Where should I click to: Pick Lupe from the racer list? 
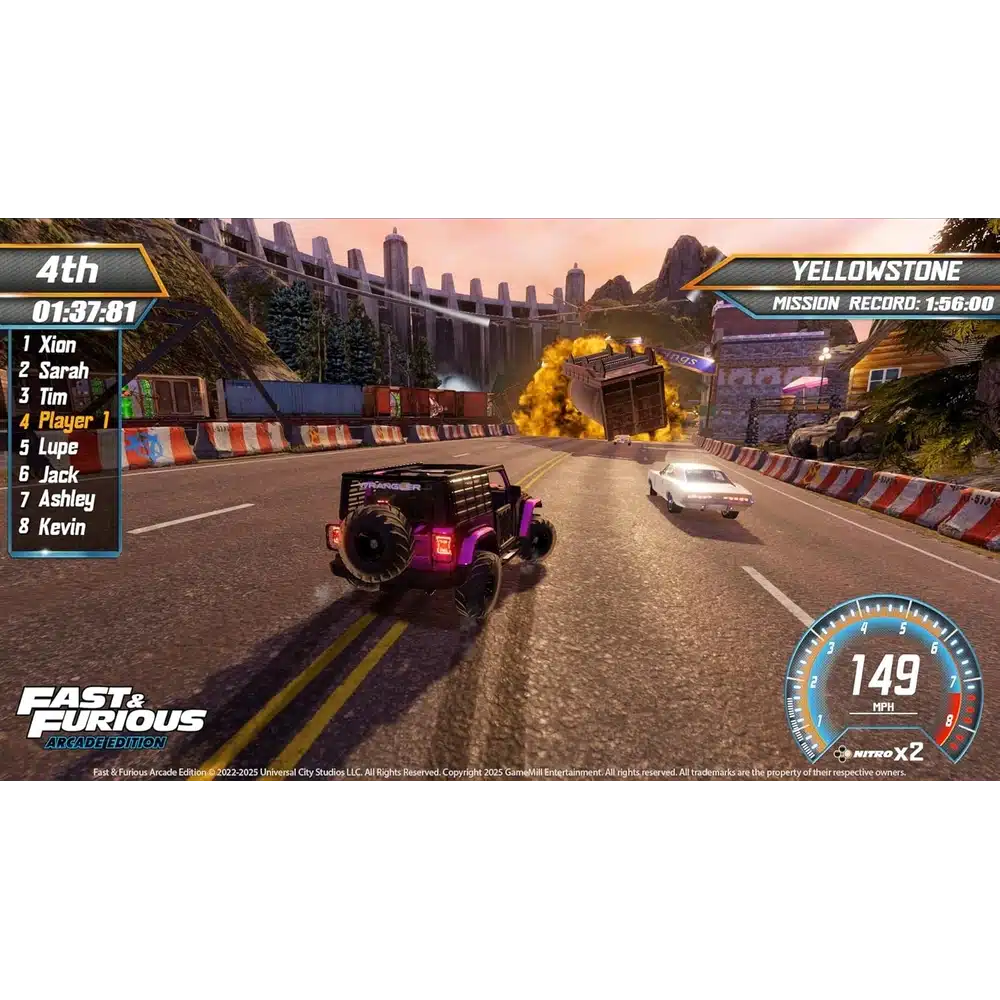[58, 448]
